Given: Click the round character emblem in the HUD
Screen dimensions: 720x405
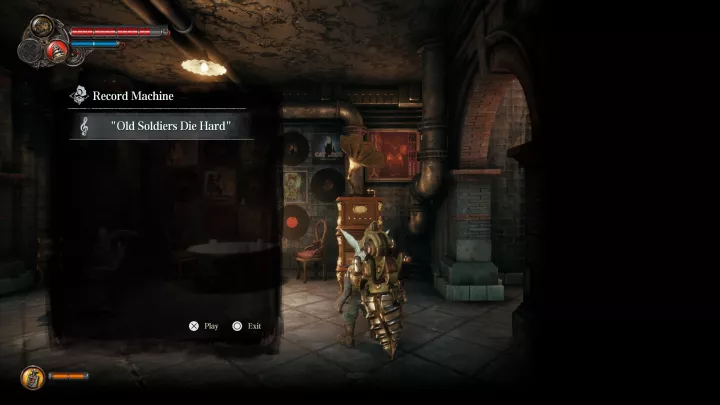Looking at the screenshot, I should [x=41, y=28].
